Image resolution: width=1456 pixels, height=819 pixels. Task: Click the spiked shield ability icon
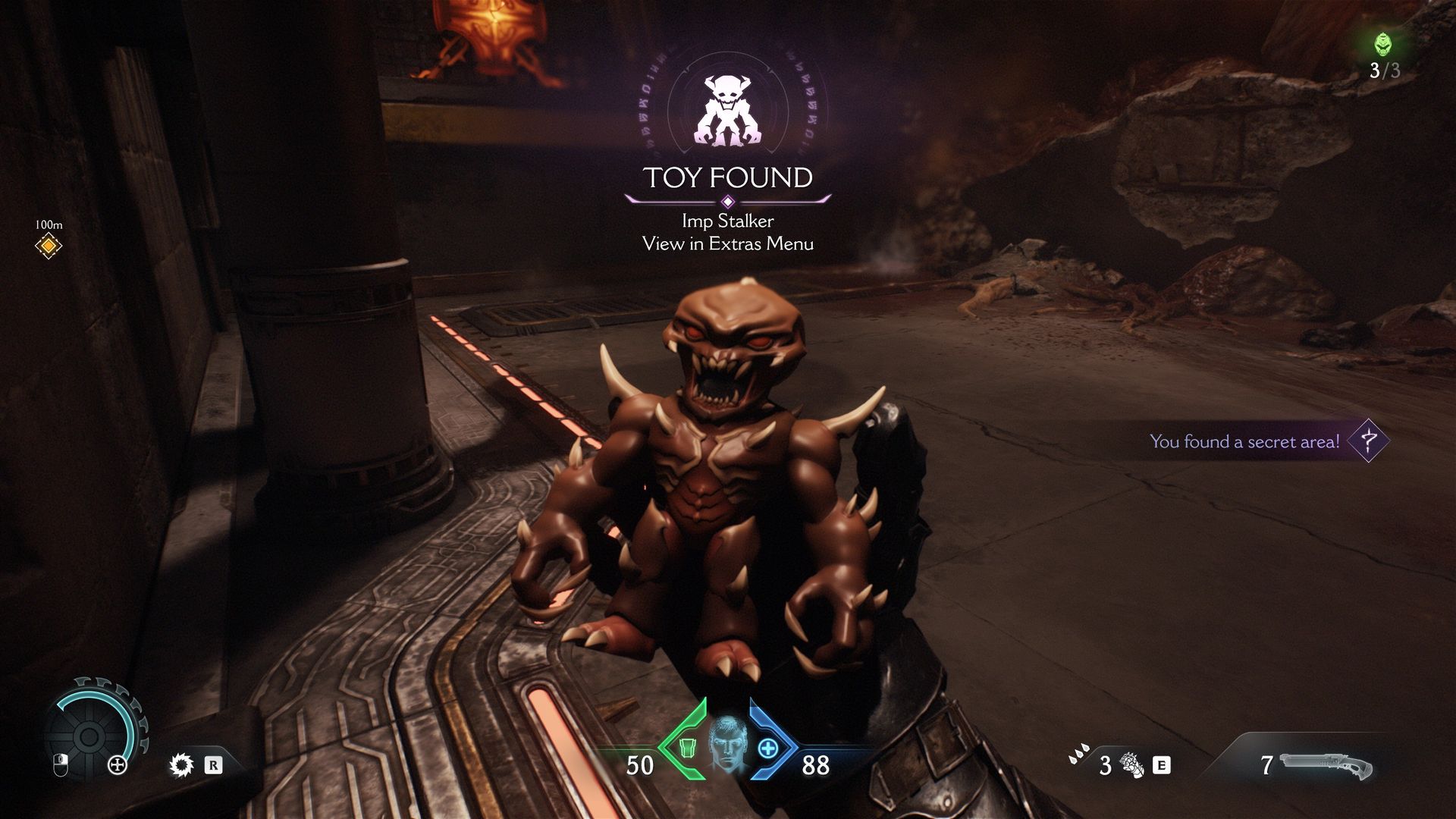[181, 764]
